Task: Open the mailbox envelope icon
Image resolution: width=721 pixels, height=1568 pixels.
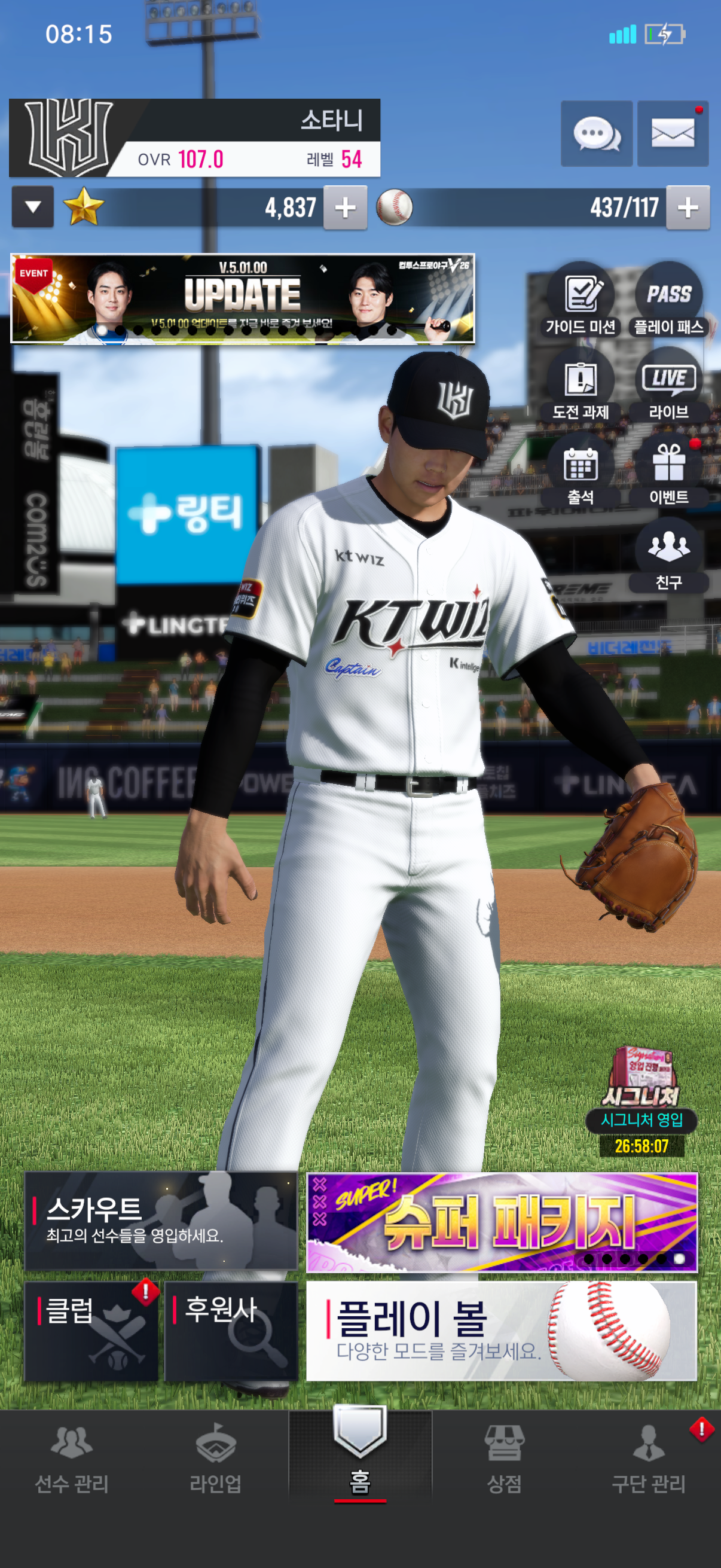Action: click(673, 133)
